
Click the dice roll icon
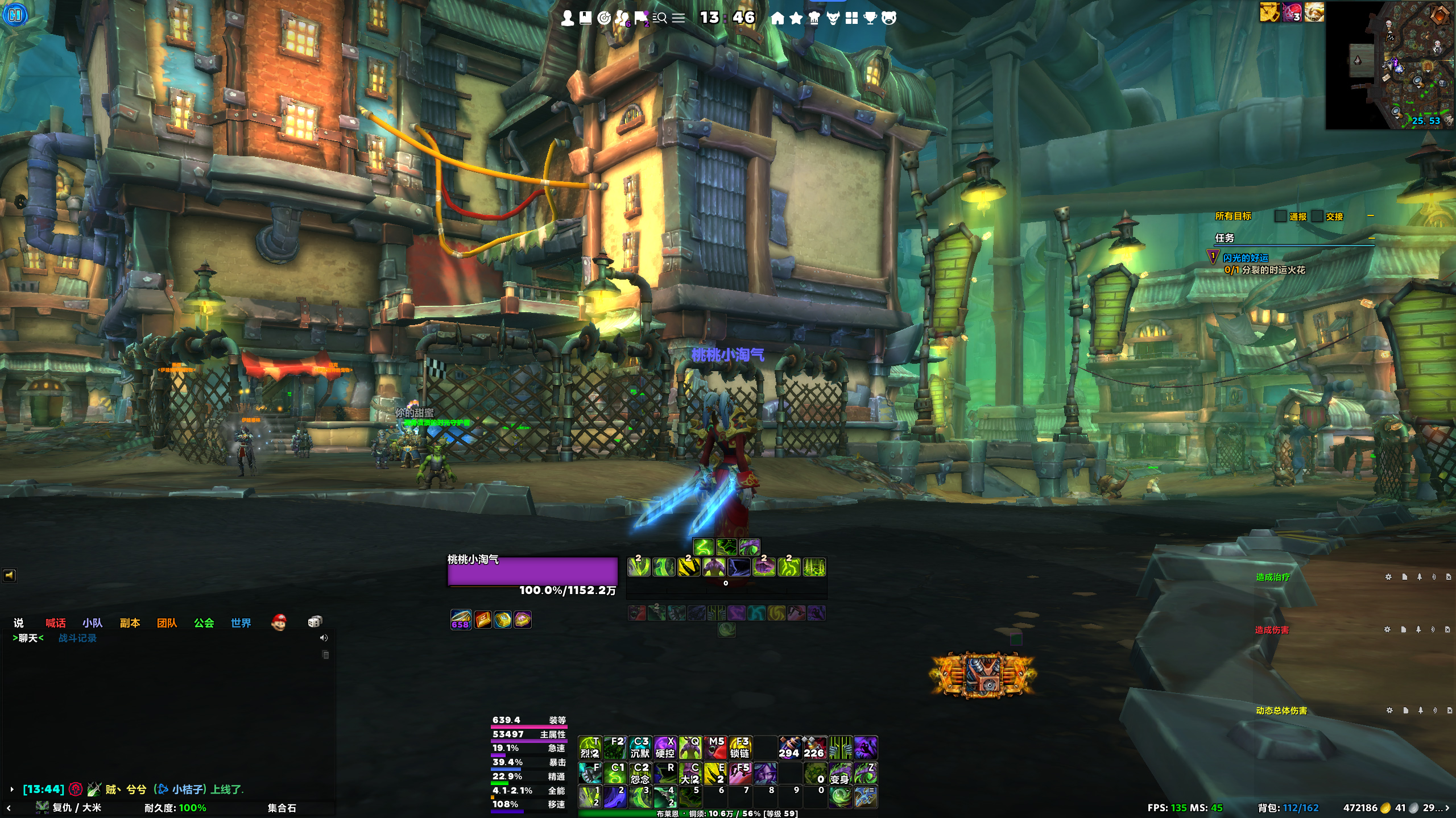coord(315,622)
